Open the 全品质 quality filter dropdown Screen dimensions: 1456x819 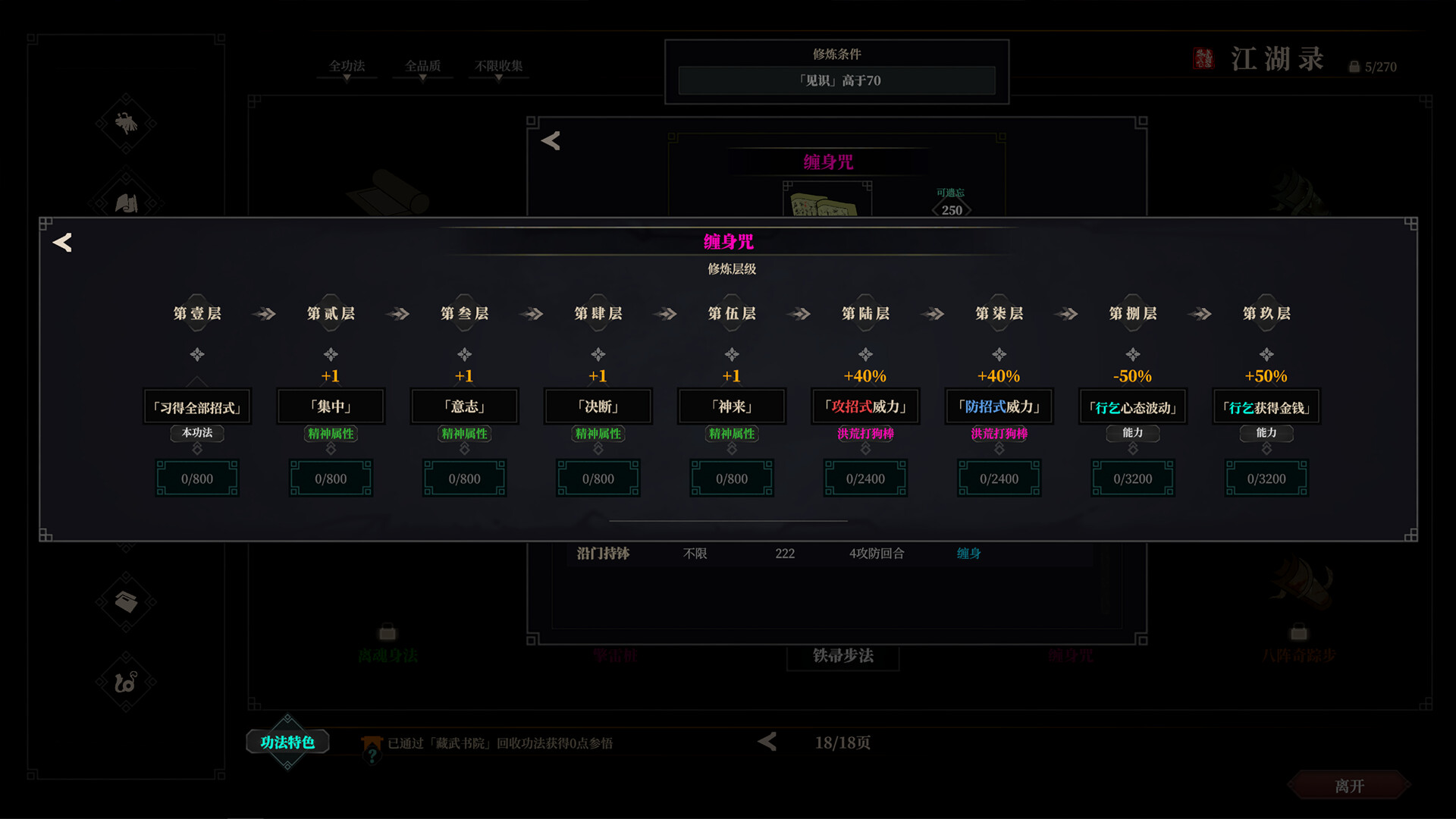pos(422,65)
